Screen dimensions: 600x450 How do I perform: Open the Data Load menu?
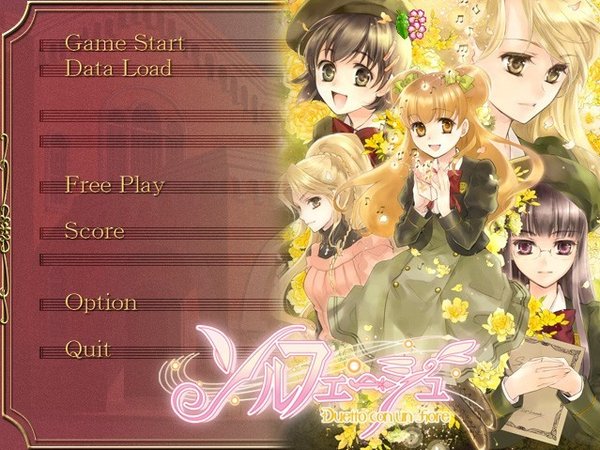pyautogui.click(x=118, y=68)
